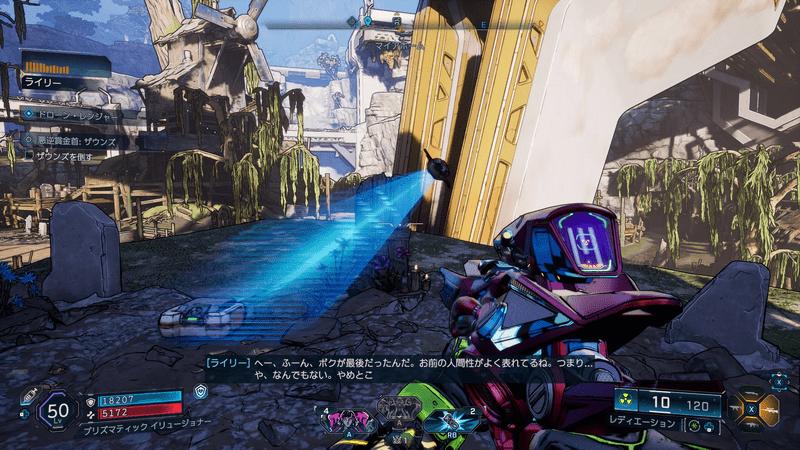Select the highlighted orange weapon slot

[770, 408]
